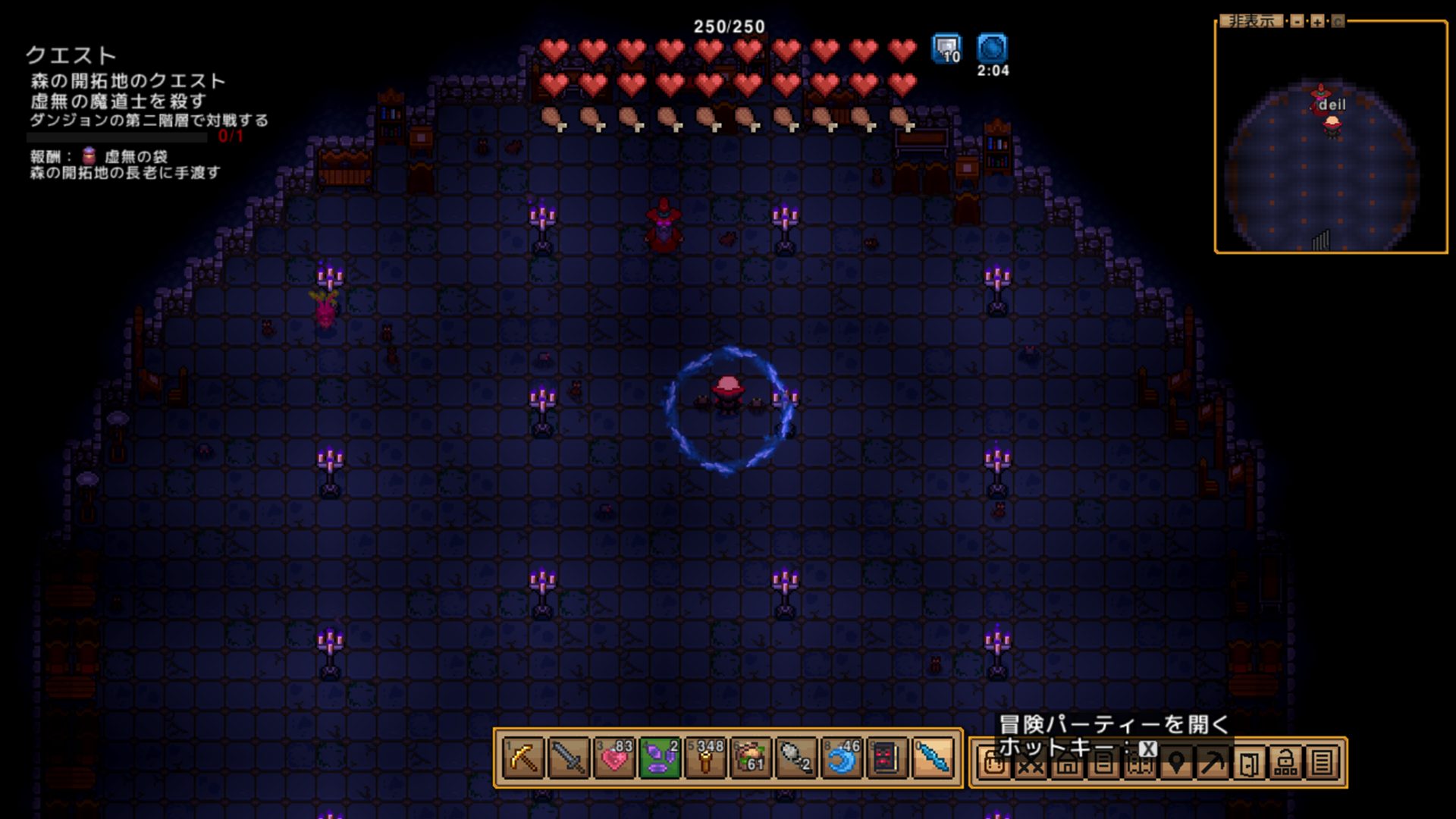Zoom out the minimap with minus
Viewport: 1456px width, 819px height.
(x=1298, y=21)
